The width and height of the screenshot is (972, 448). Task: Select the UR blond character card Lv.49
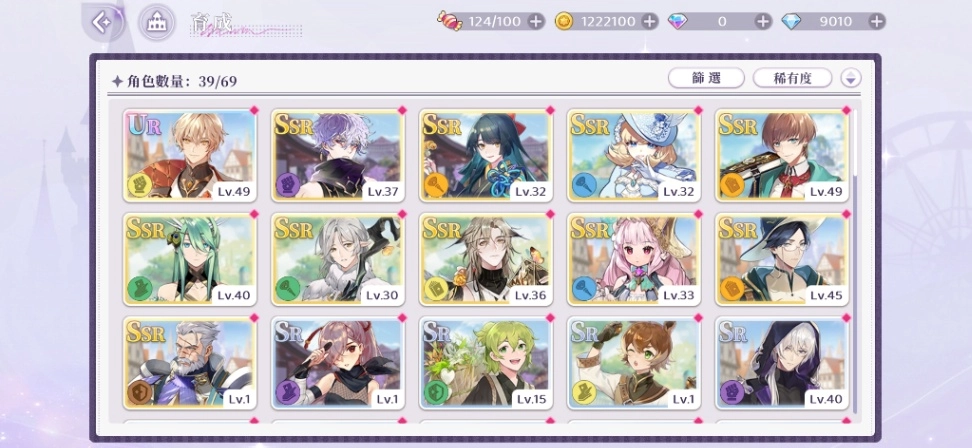190,155
